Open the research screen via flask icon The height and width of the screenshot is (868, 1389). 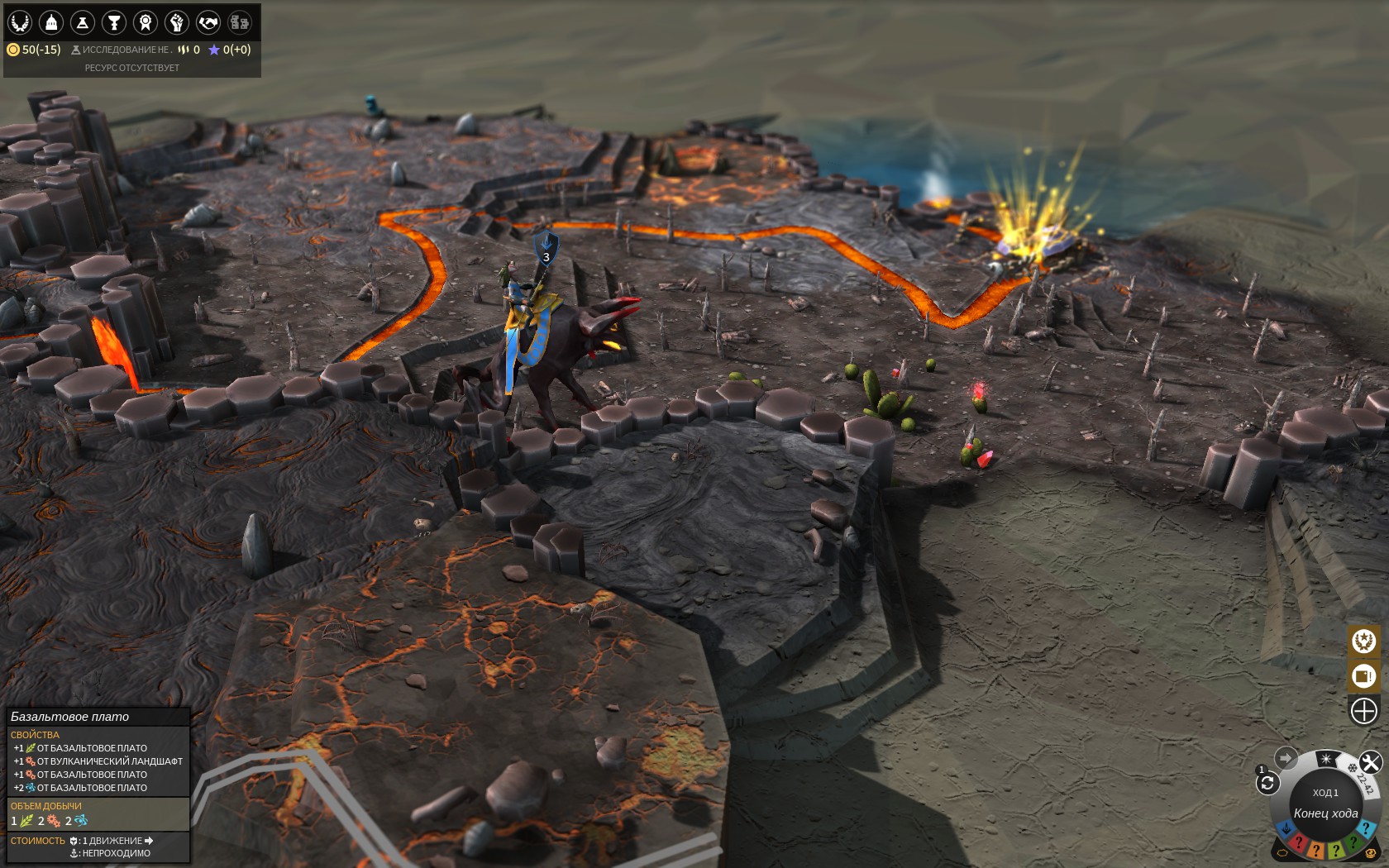pyautogui.click(x=82, y=22)
